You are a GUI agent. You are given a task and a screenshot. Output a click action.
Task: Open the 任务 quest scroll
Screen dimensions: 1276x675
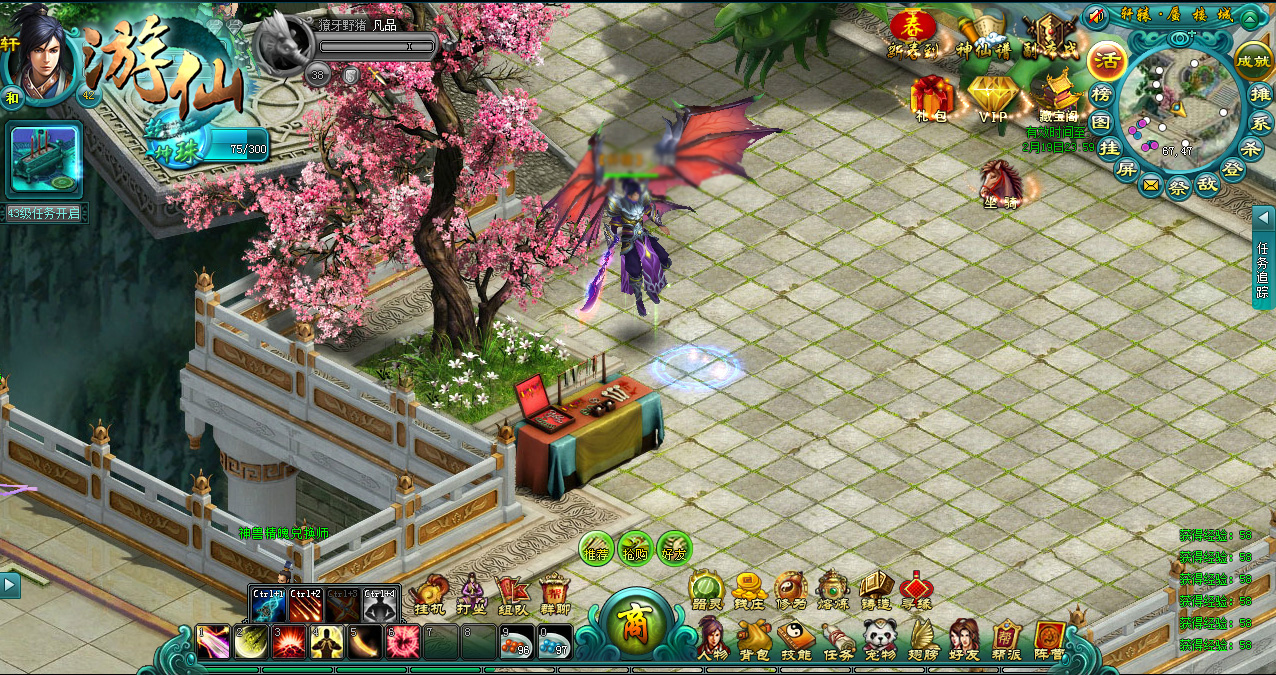[x=838, y=638]
